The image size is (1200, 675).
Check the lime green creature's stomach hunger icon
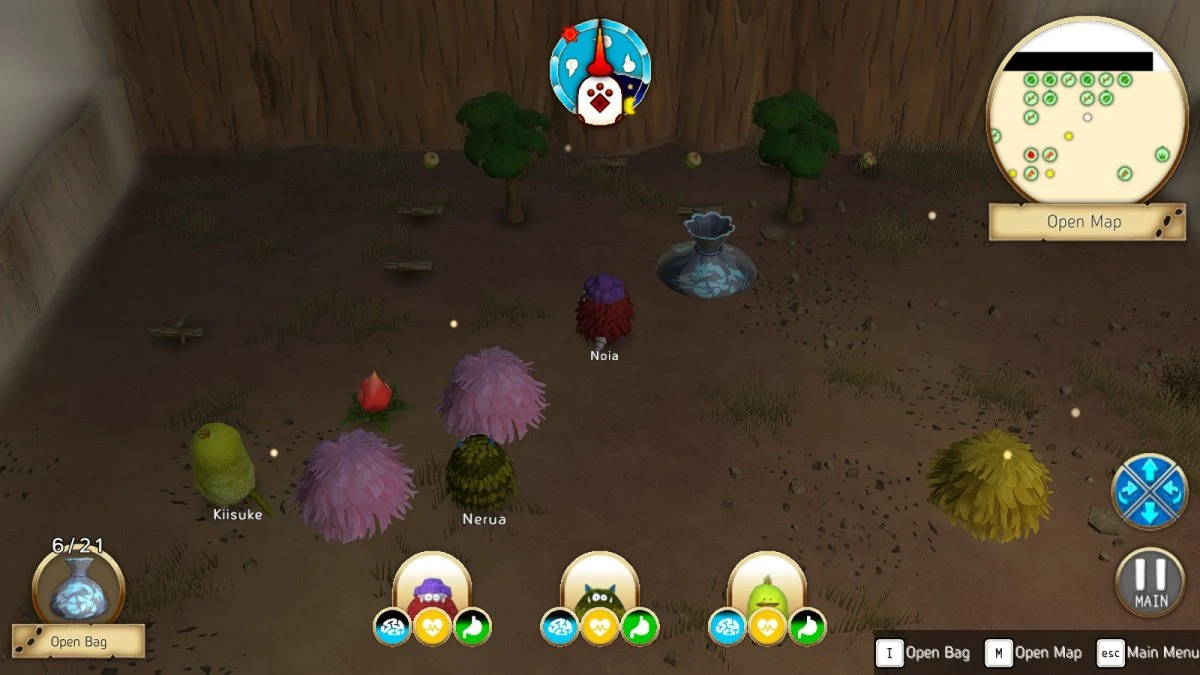point(807,627)
